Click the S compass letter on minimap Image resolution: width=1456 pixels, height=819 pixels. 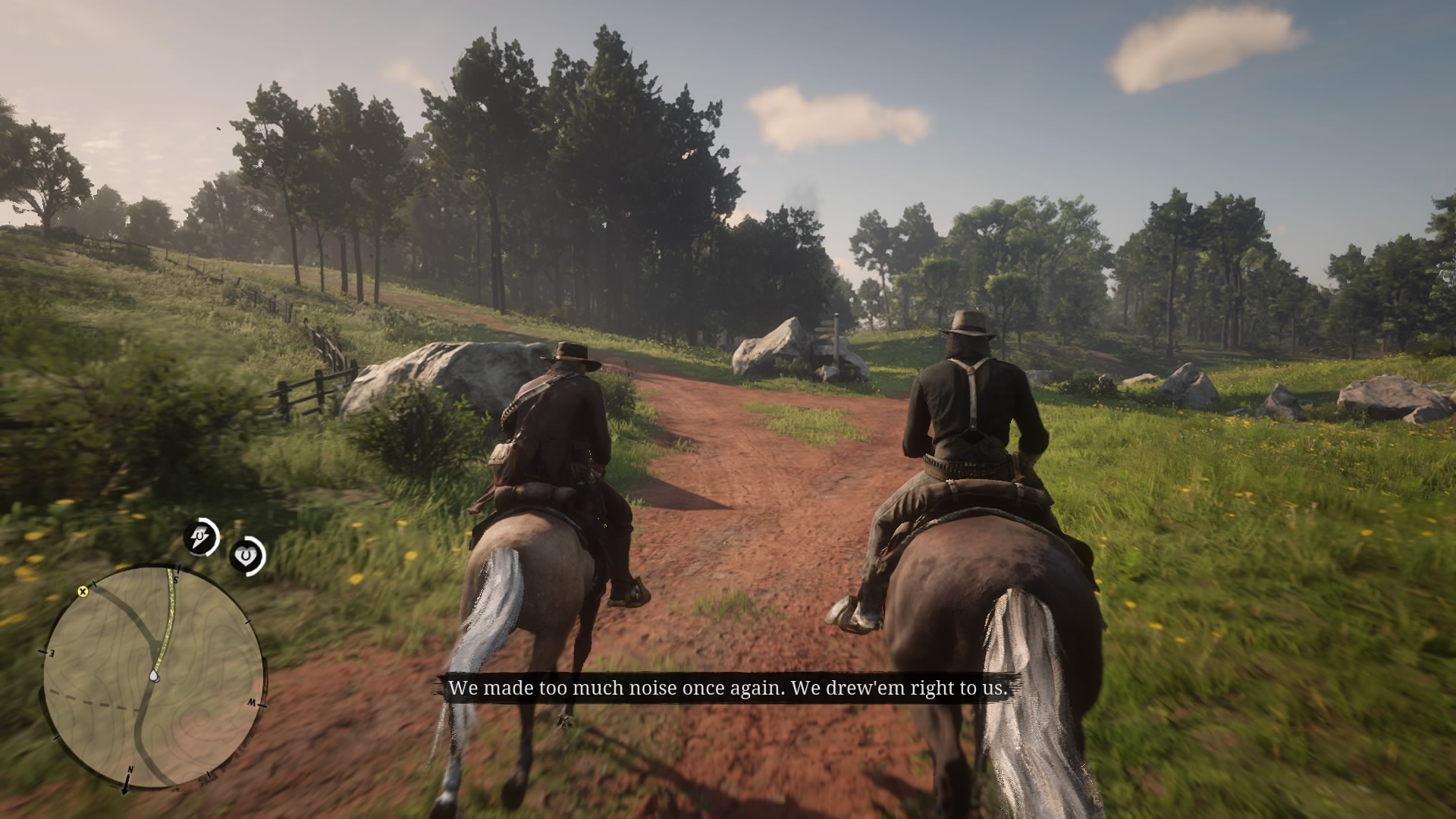pos(175,579)
